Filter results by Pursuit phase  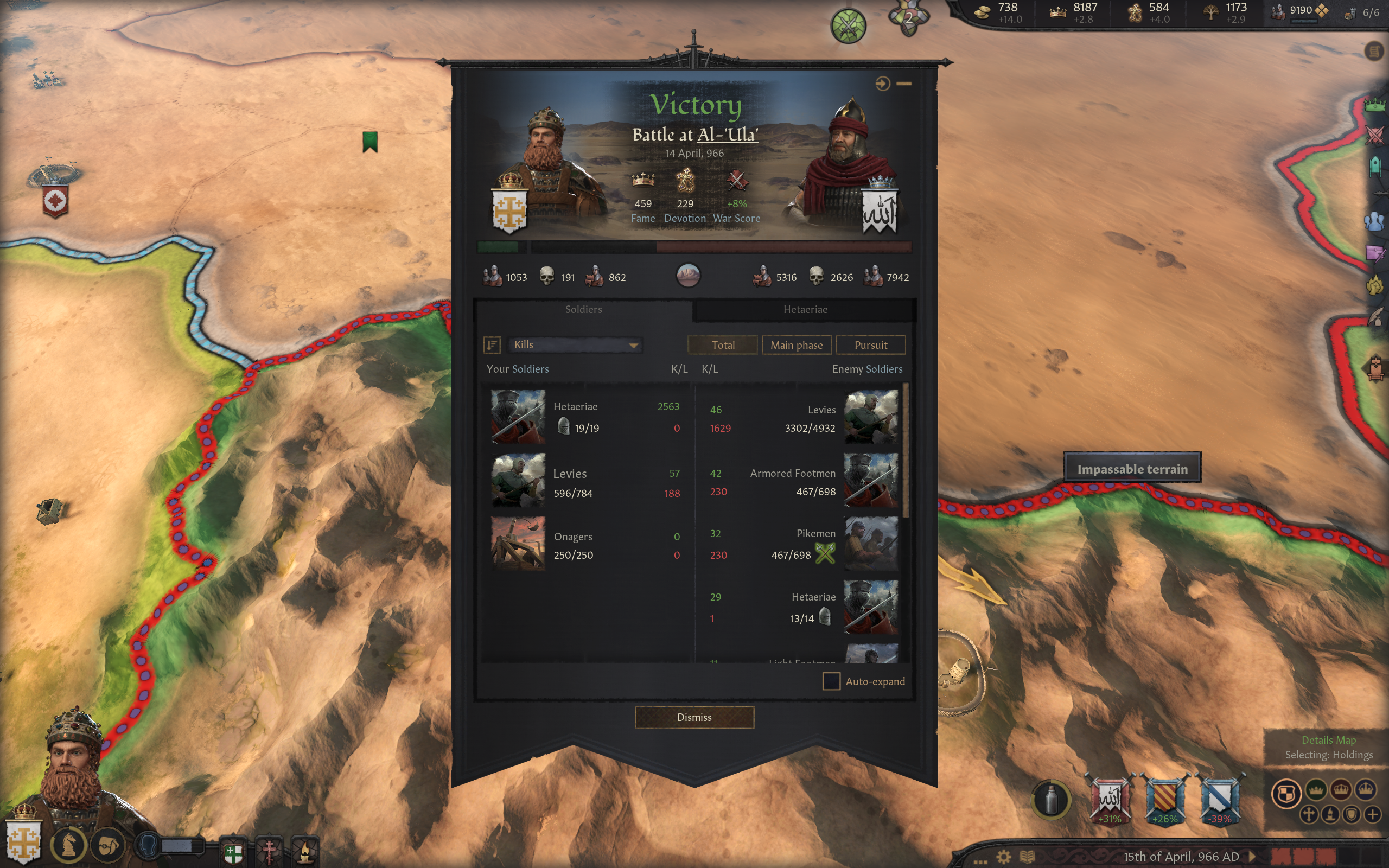[870, 345]
